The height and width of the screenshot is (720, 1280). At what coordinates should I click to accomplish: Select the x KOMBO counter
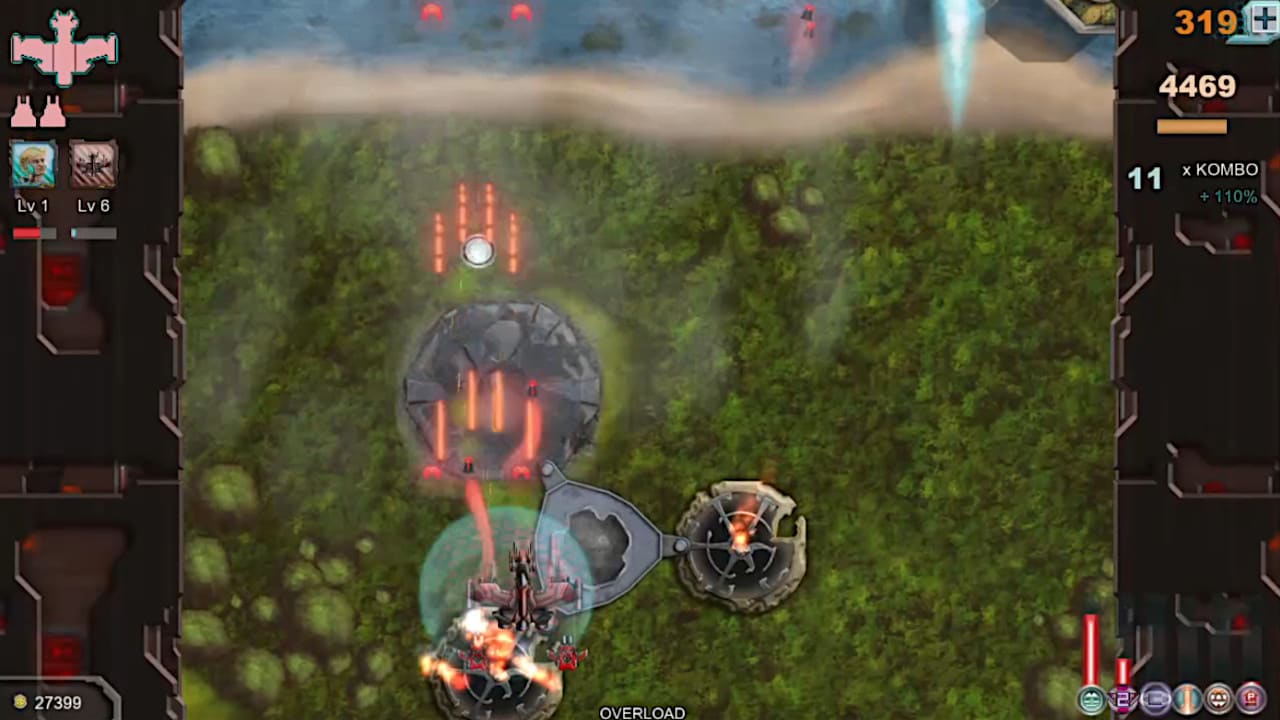1222,170
